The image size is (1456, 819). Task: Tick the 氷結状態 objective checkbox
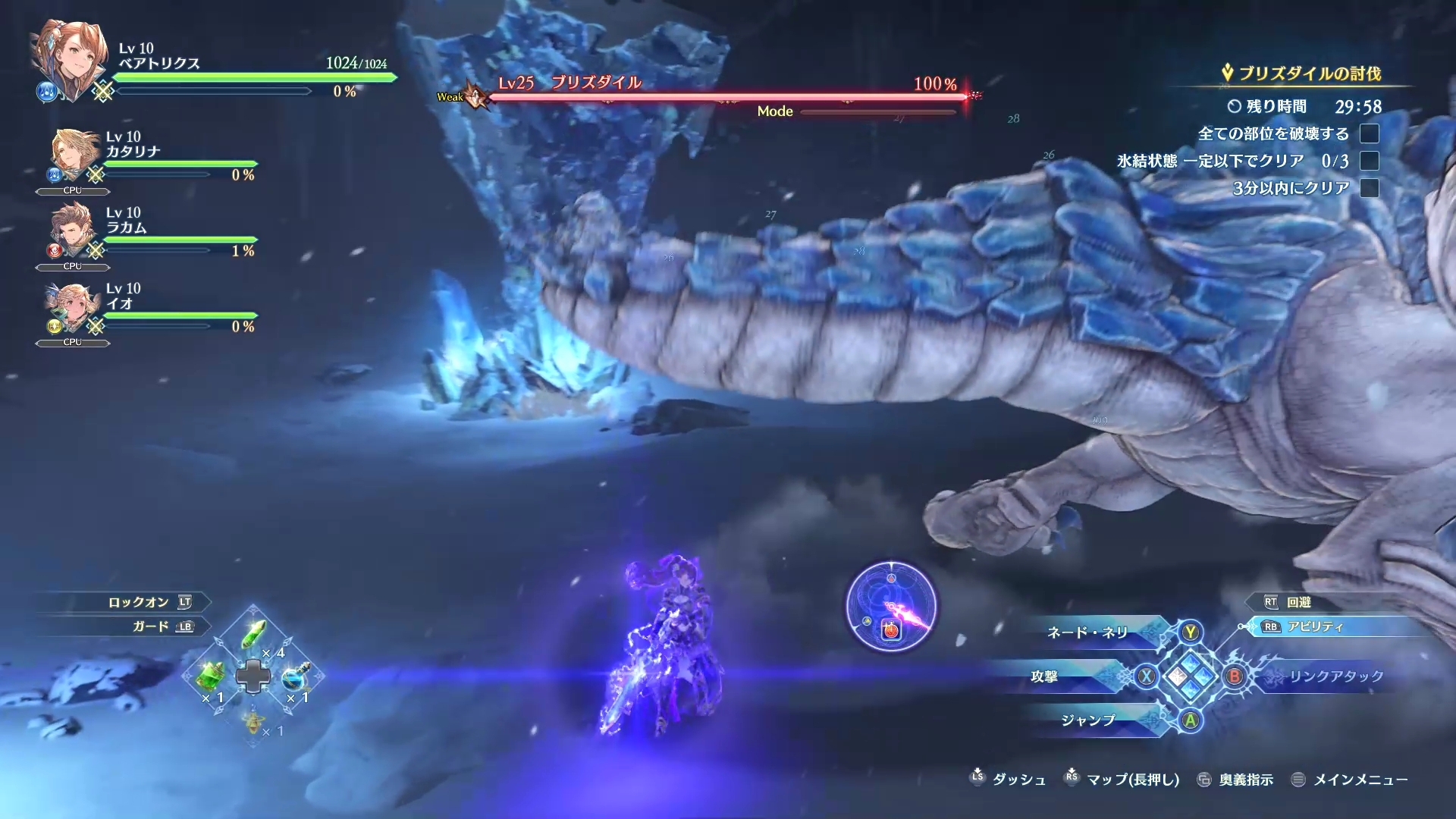(1369, 161)
